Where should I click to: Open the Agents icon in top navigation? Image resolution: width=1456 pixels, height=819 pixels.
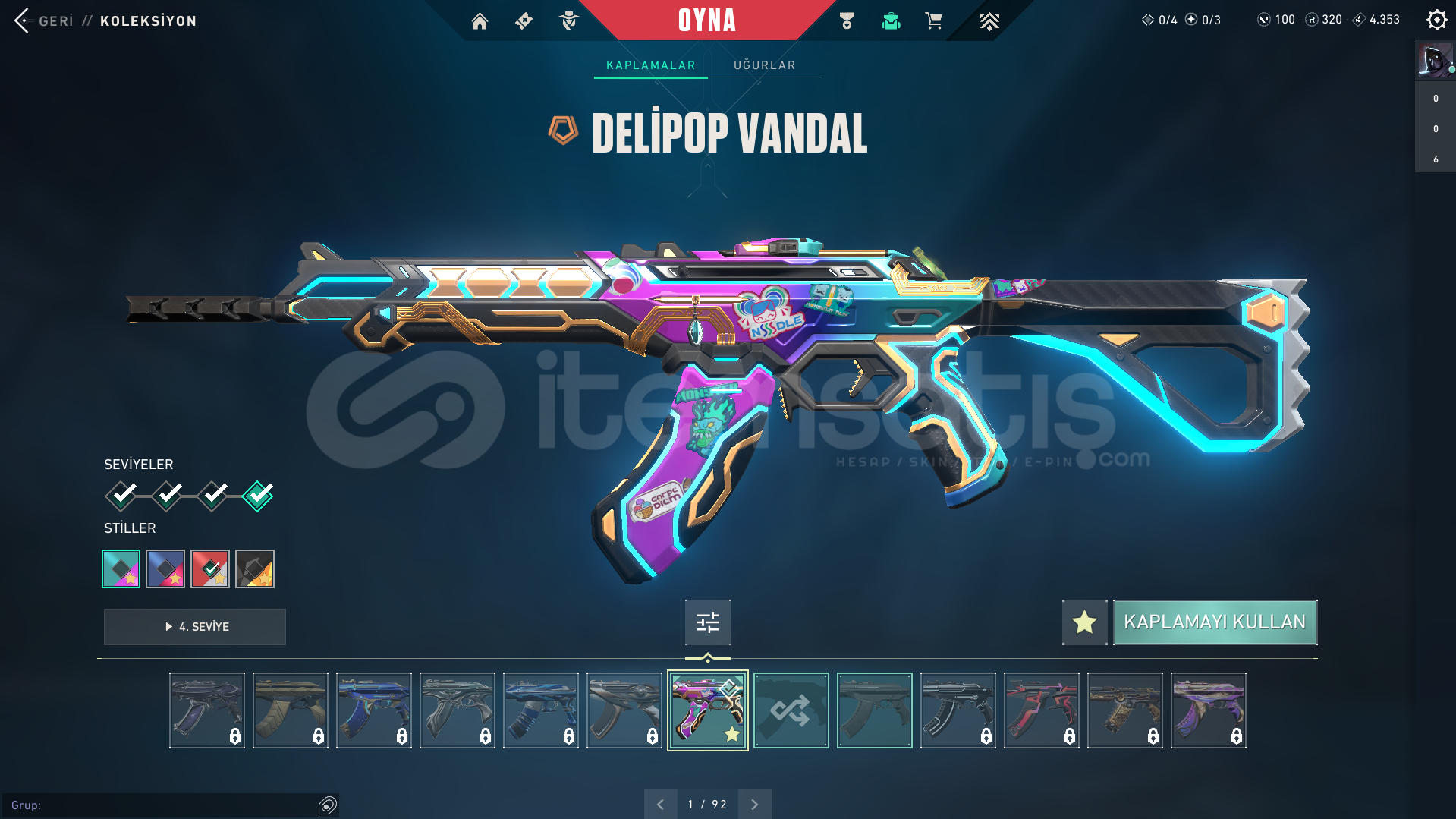(568, 21)
